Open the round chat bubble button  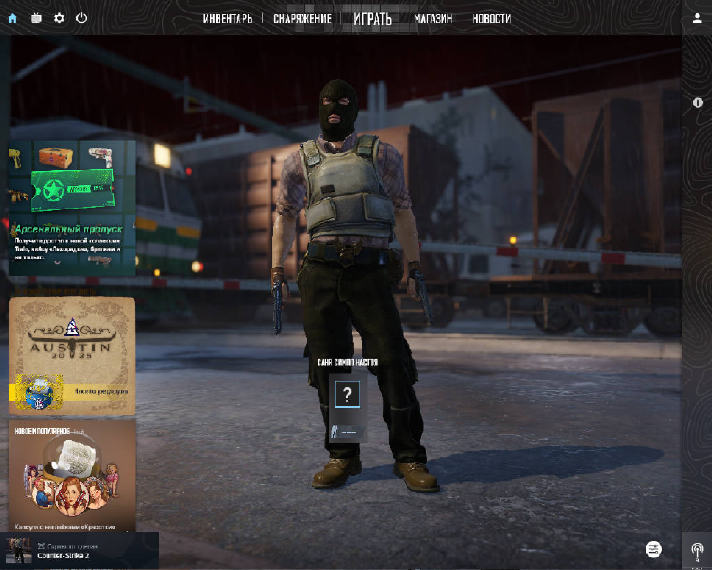point(653,549)
